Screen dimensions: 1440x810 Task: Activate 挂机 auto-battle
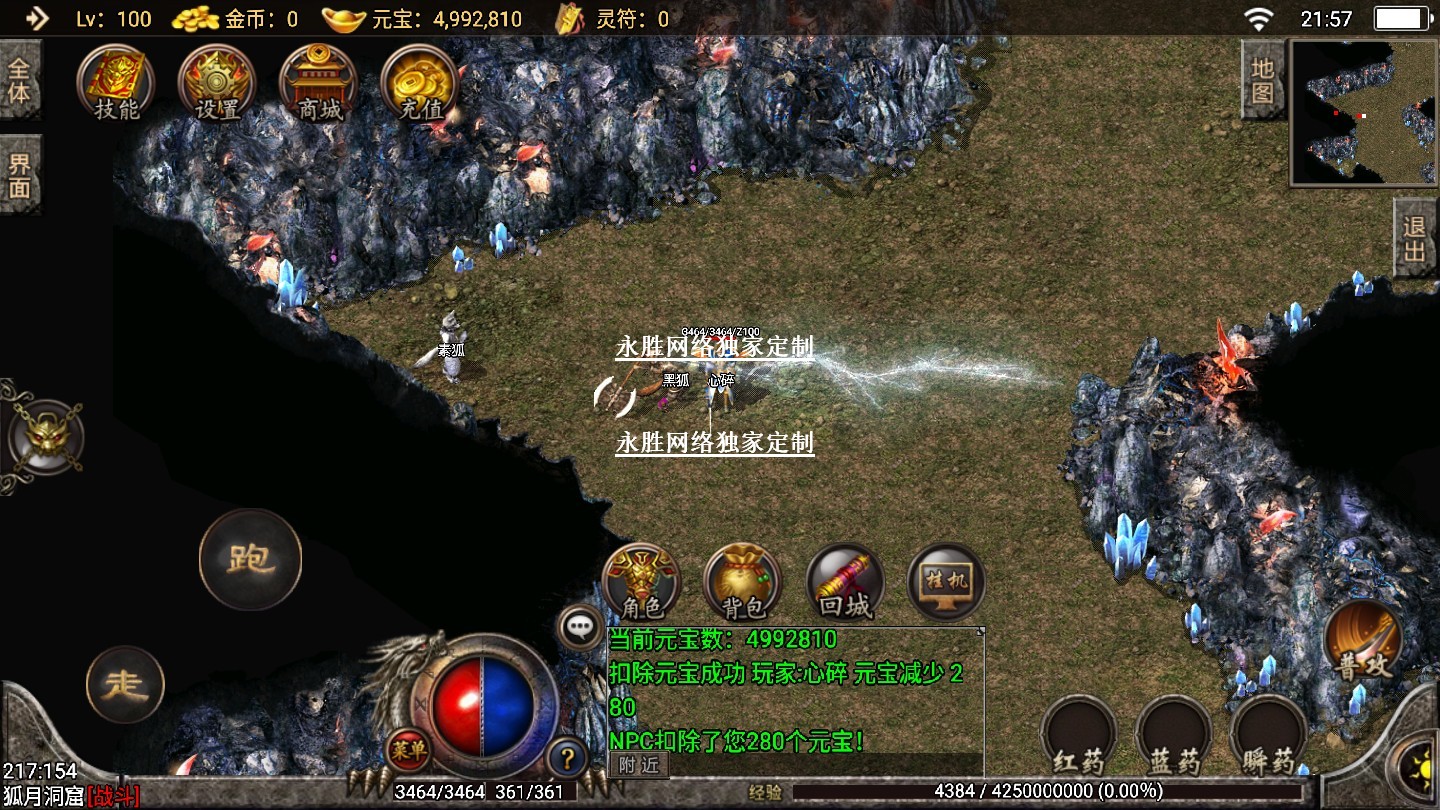coord(946,581)
